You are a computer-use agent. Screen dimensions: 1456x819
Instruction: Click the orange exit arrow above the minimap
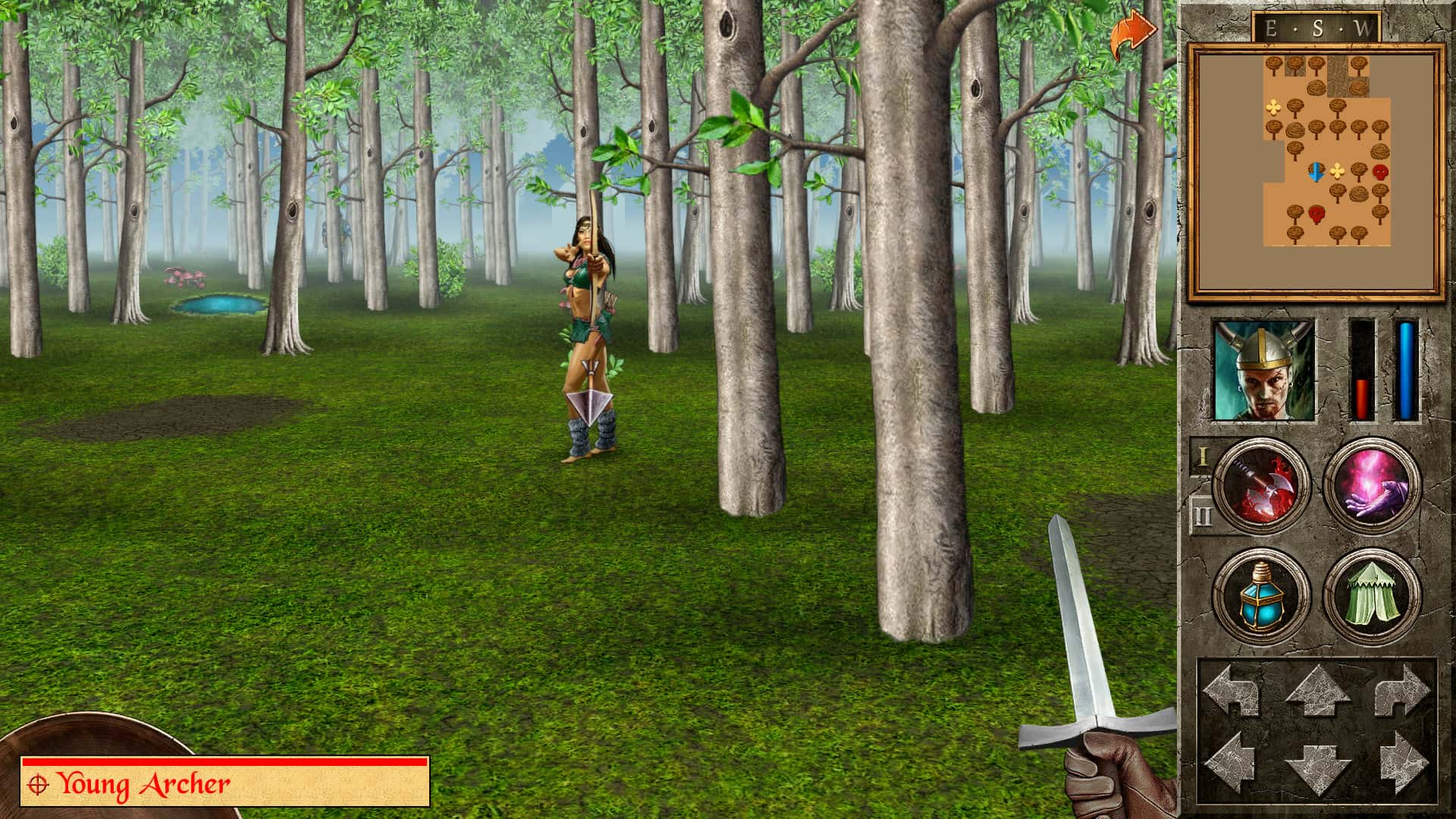click(1132, 30)
